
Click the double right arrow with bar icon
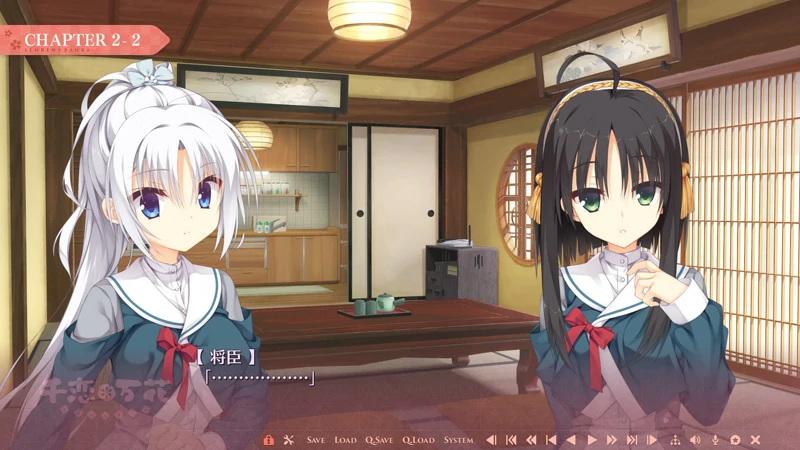[x=632, y=440]
